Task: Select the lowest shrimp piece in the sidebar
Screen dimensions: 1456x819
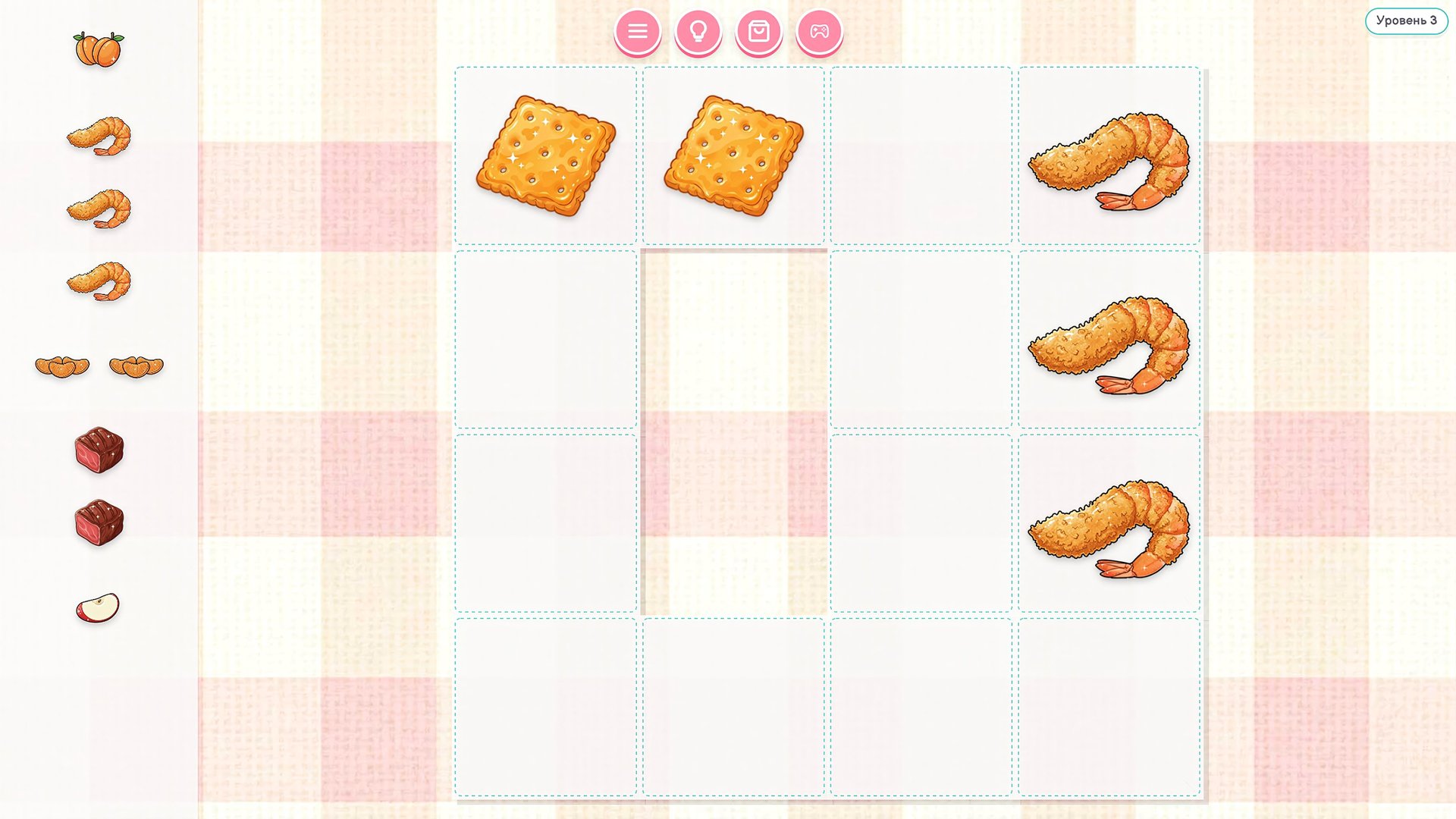Action: pos(99,281)
